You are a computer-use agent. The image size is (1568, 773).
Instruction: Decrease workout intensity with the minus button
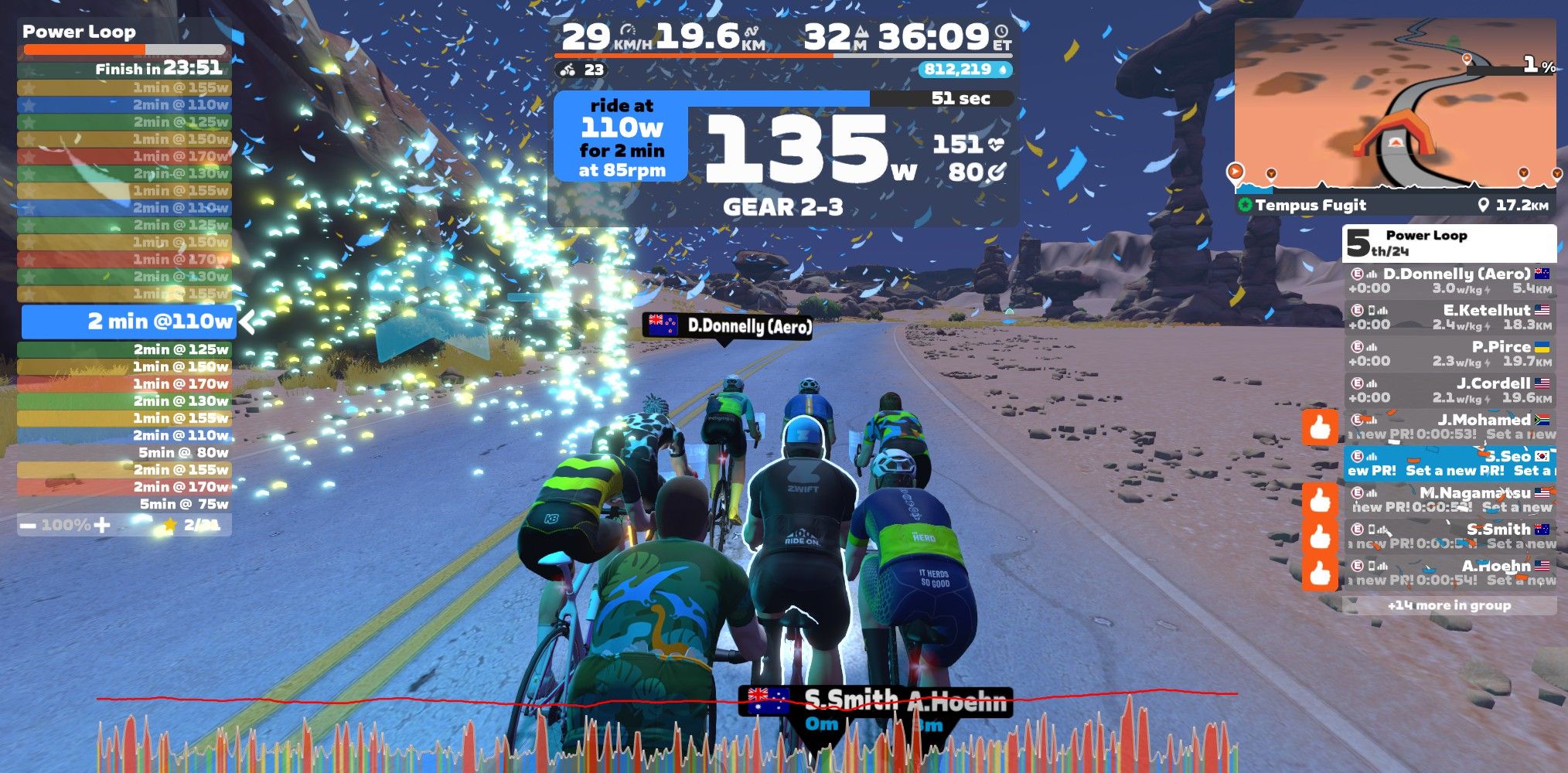coord(29,526)
